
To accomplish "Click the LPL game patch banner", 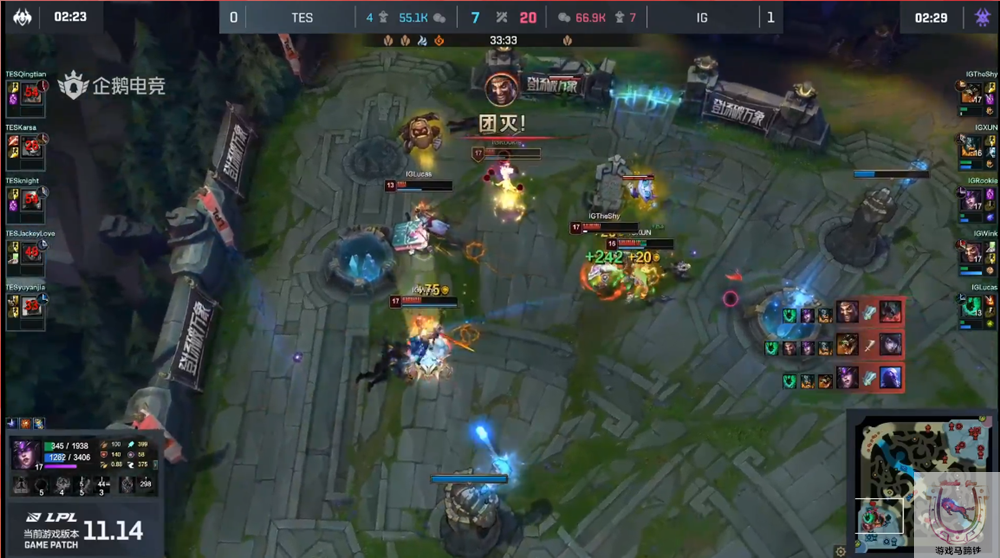I will (84, 529).
